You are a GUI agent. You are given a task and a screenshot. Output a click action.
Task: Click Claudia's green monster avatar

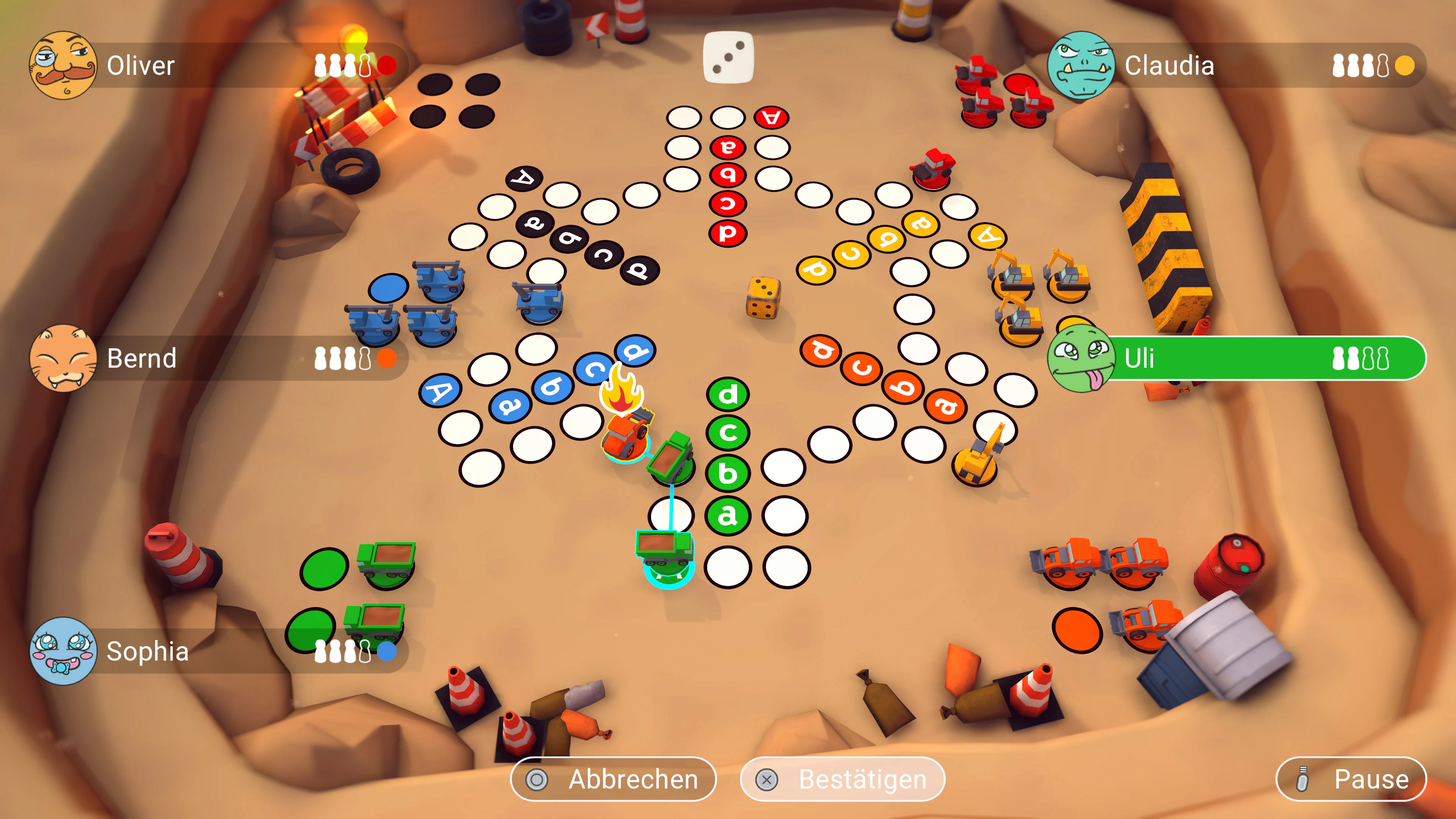click(x=1084, y=66)
